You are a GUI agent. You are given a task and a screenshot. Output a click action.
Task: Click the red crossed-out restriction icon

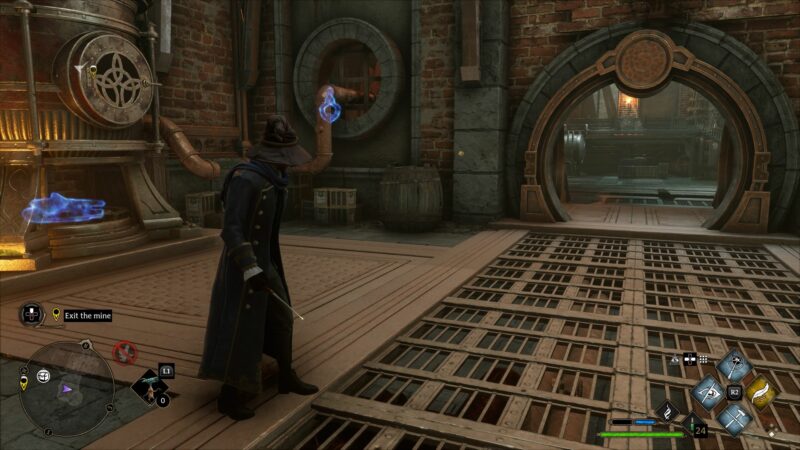pos(124,352)
